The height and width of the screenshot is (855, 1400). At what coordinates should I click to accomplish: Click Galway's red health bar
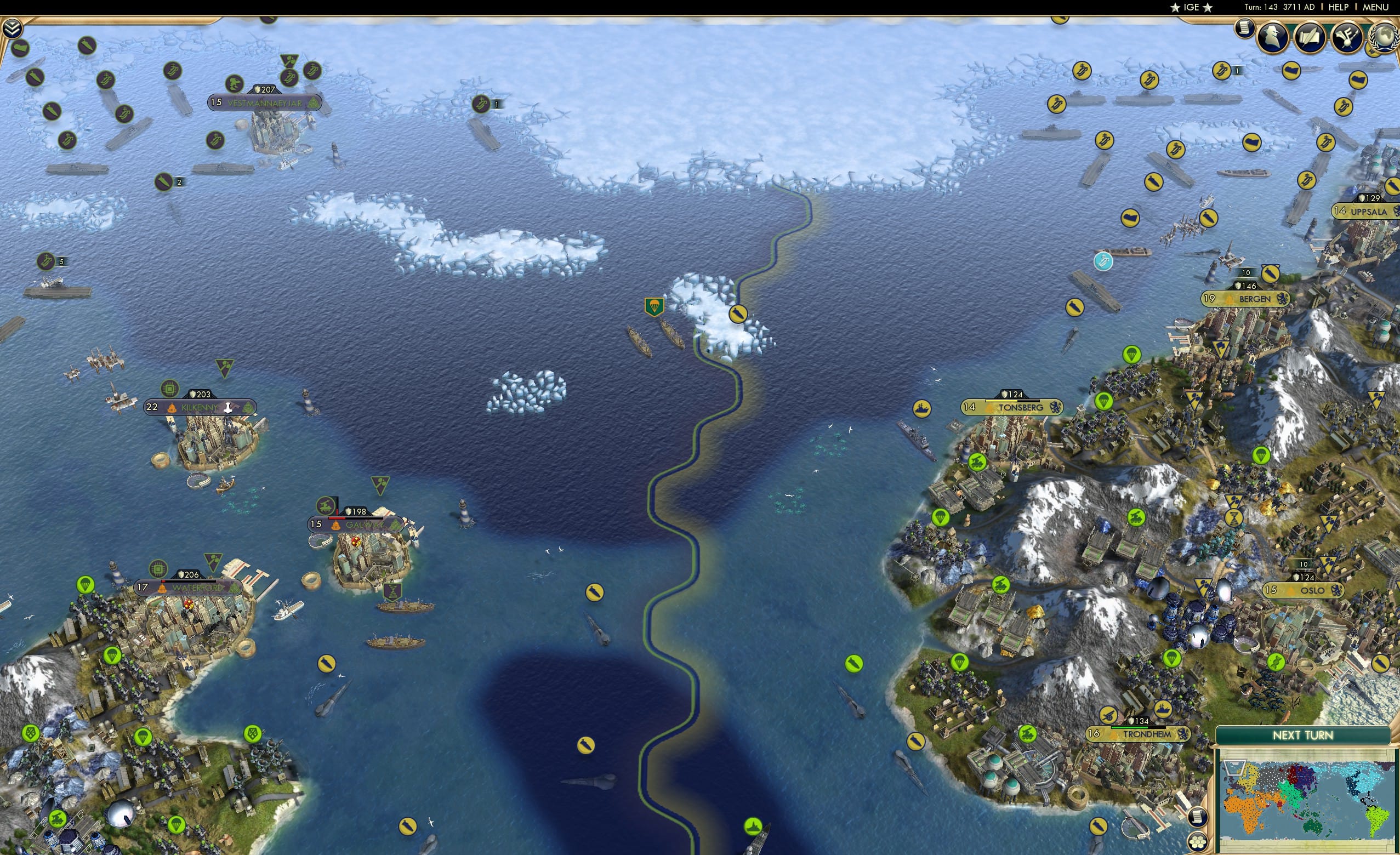338,520
